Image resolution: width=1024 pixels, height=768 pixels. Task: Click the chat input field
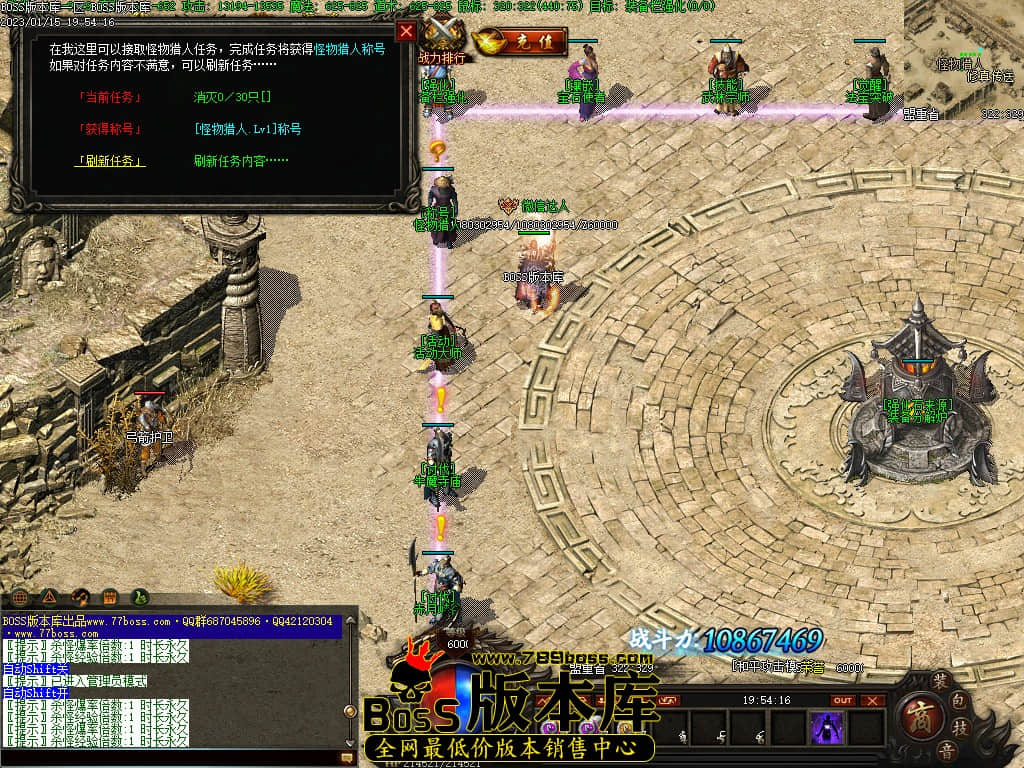170,759
